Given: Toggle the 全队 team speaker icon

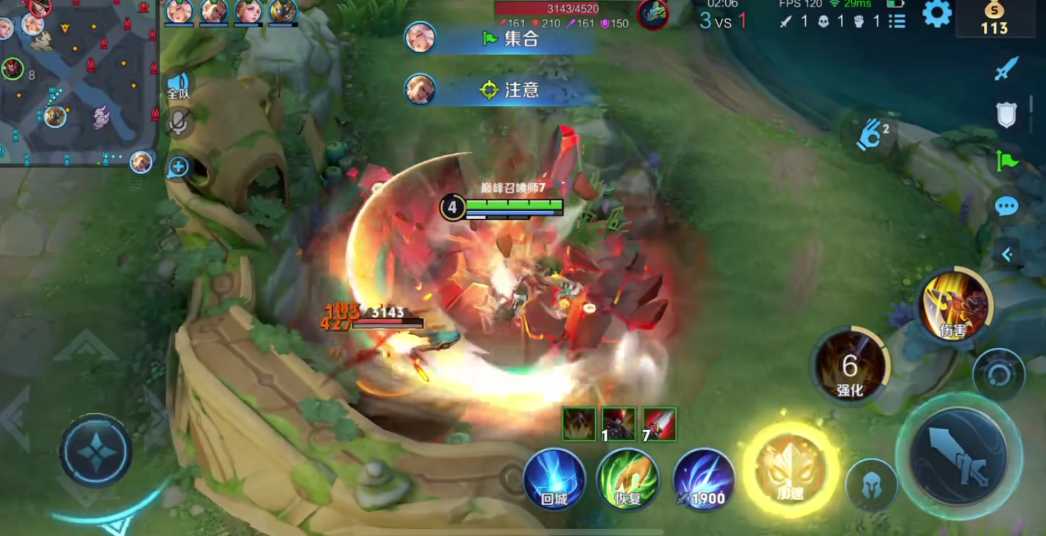Looking at the screenshot, I should coord(178,85).
